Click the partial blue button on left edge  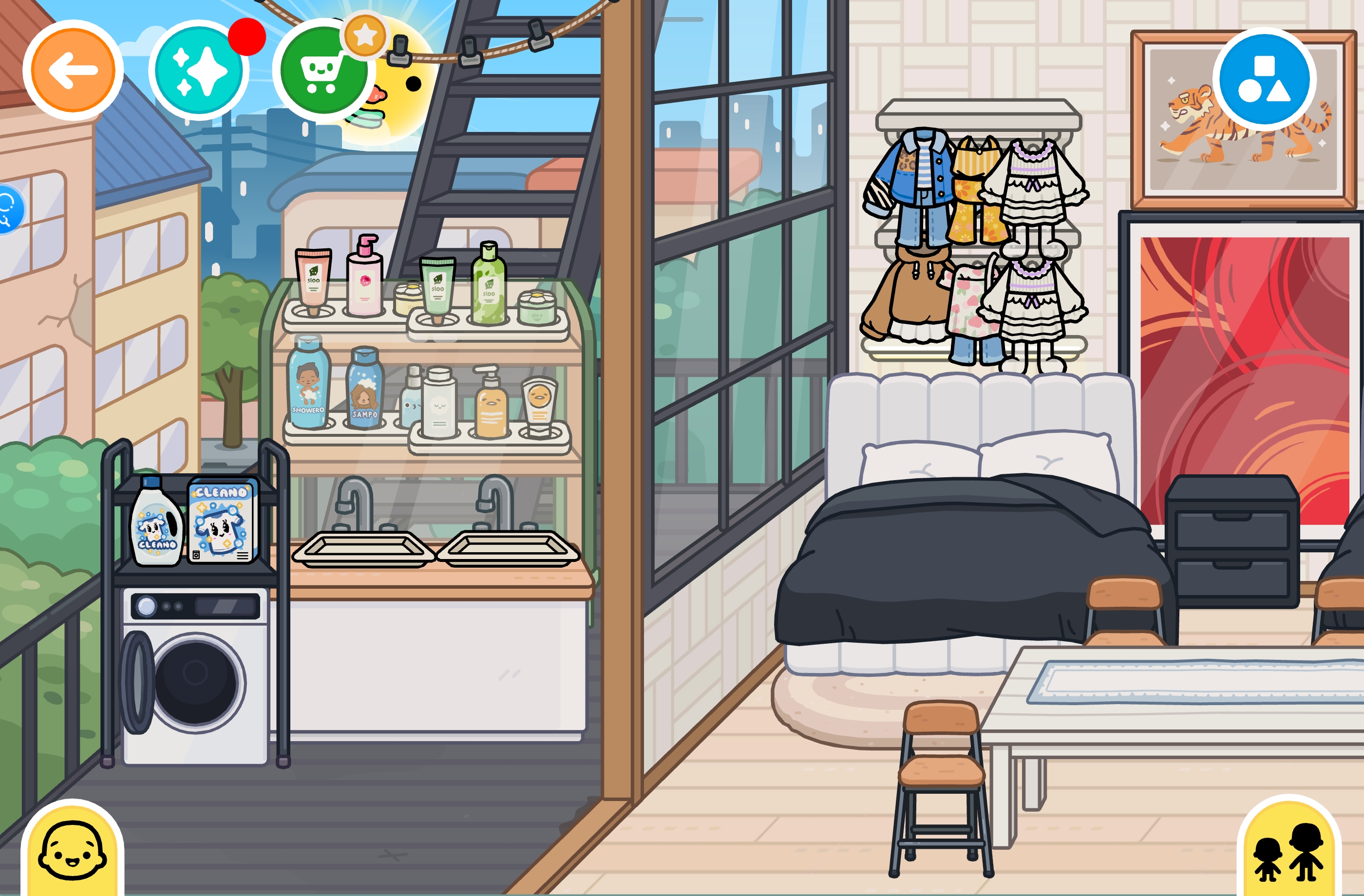click(9, 208)
